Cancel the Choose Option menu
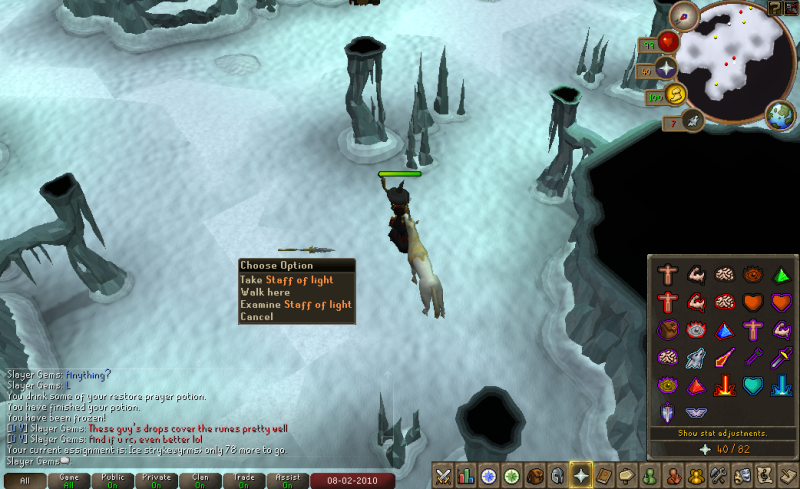This screenshot has height=489, width=800. click(x=255, y=317)
